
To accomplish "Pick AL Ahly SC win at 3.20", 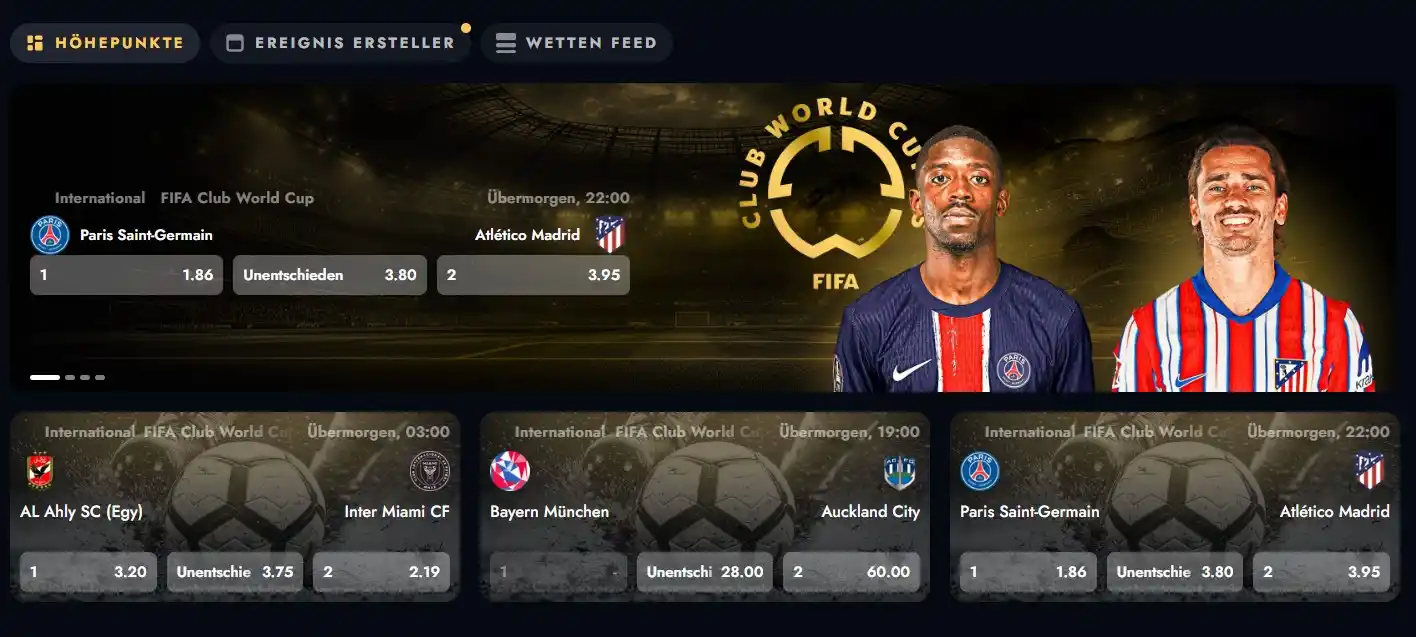I will (88, 572).
